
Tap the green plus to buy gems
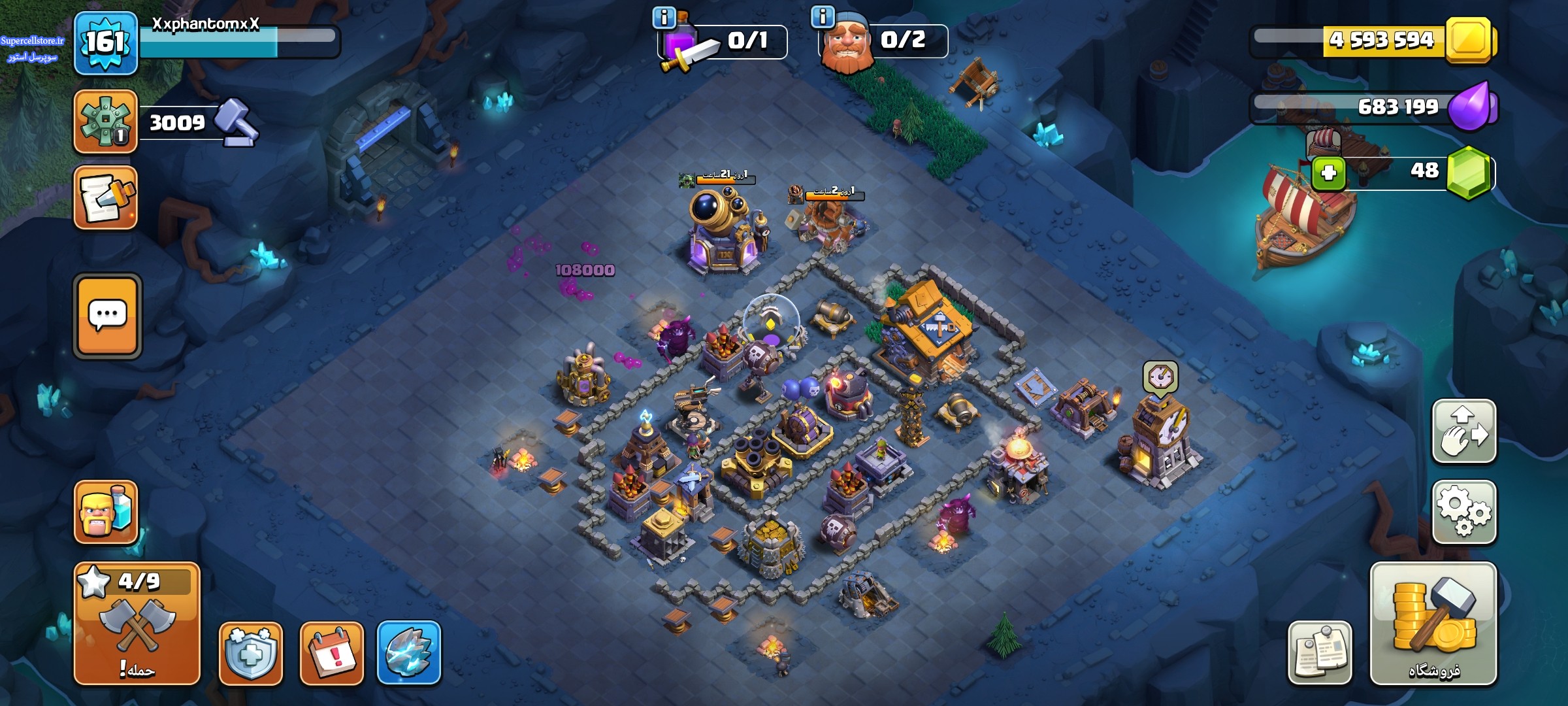coord(1328,173)
